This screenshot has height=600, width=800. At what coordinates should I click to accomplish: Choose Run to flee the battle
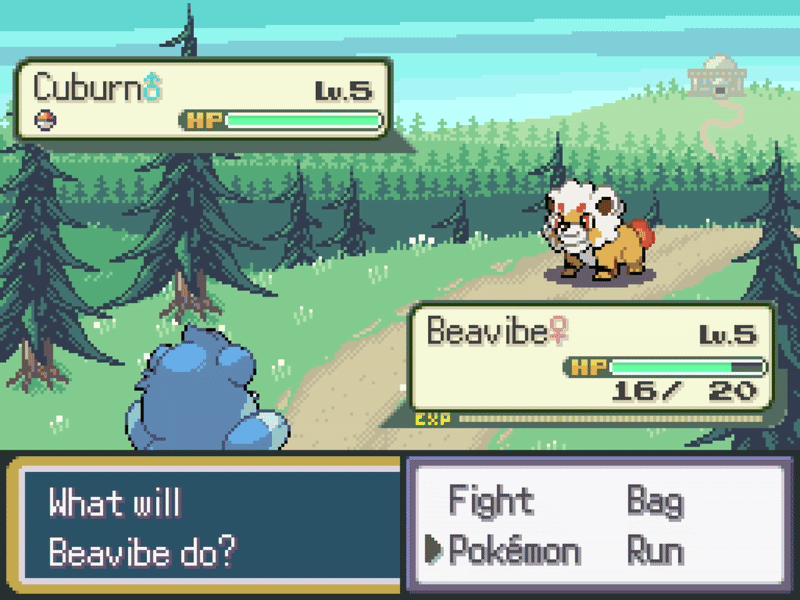click(655, 550)
